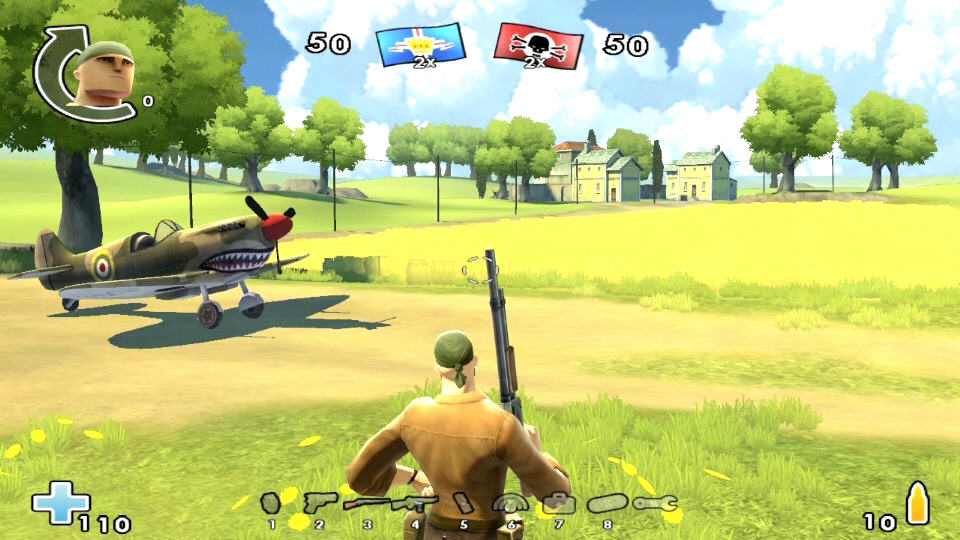This screenshot has height=540, width=960.
Task: Equip the wrench tool
Action: [x=655, y=503]
